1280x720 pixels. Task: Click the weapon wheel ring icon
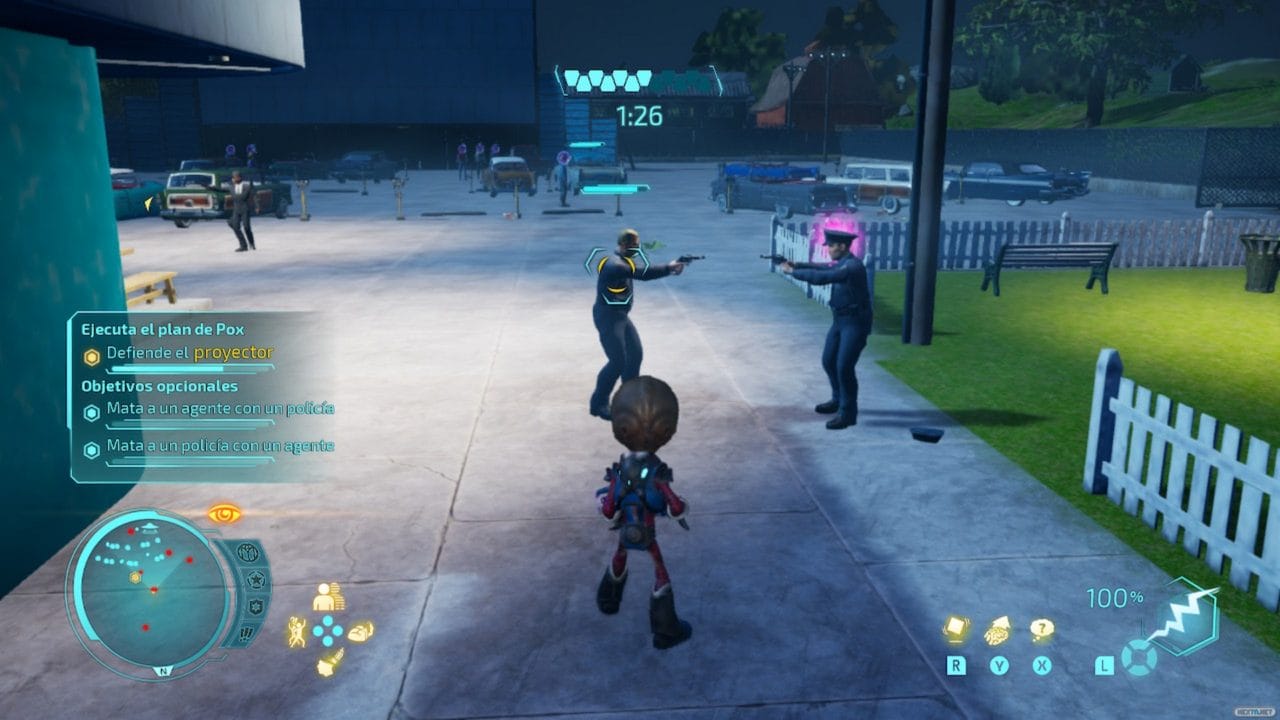(1138, 658)
